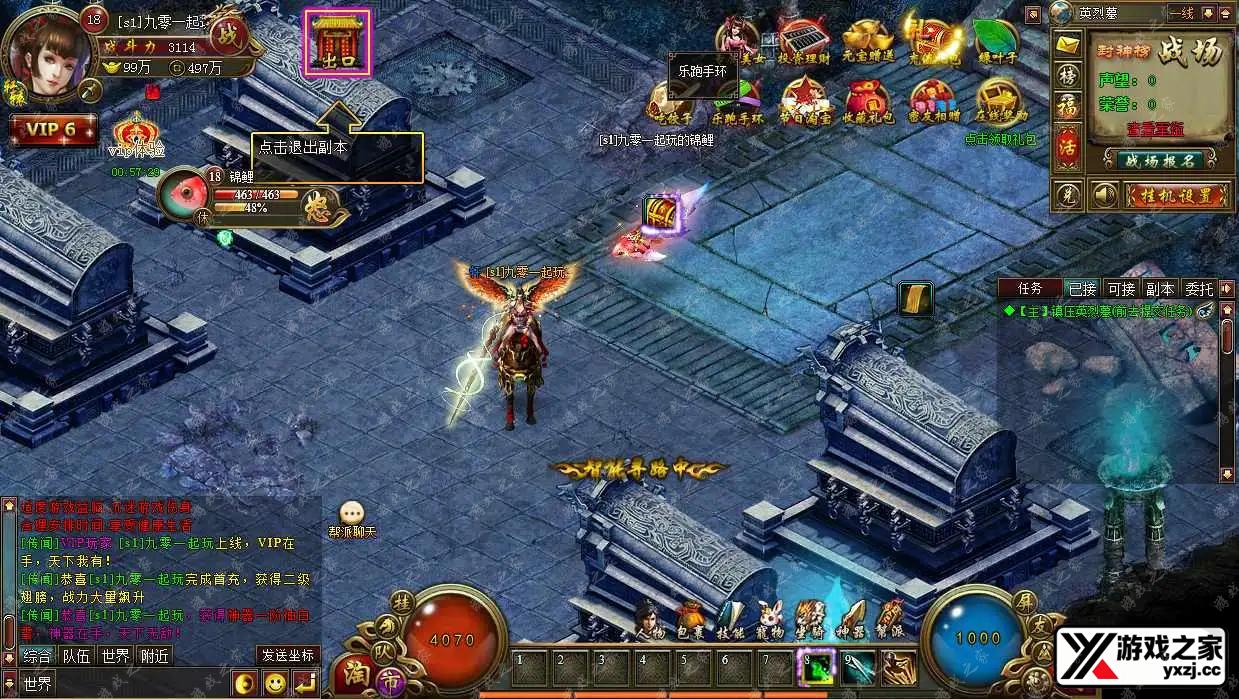Open the 人物 character sheet

click(650, 620)
